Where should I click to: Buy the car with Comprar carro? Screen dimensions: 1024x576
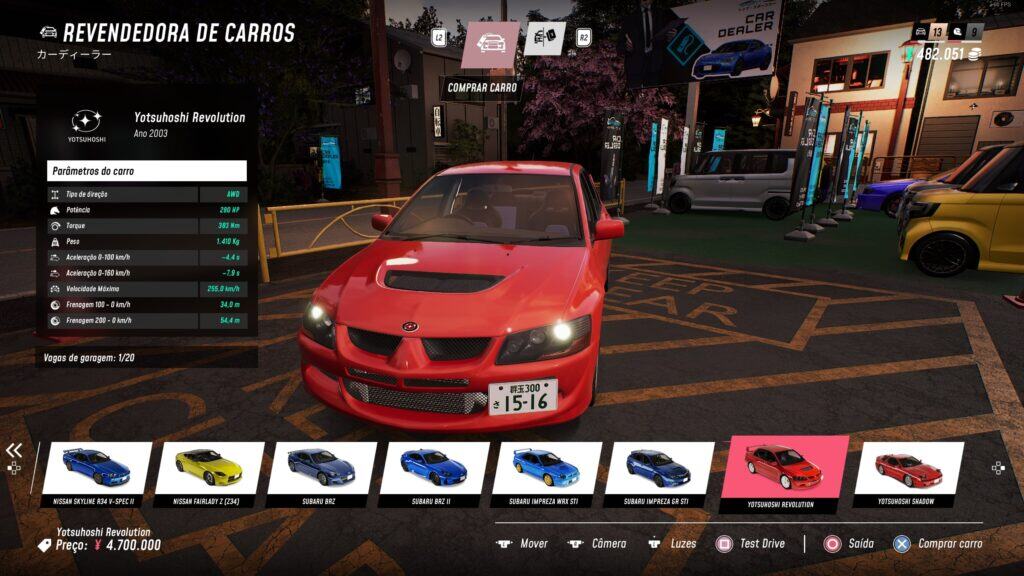click(x=937, y=544)
